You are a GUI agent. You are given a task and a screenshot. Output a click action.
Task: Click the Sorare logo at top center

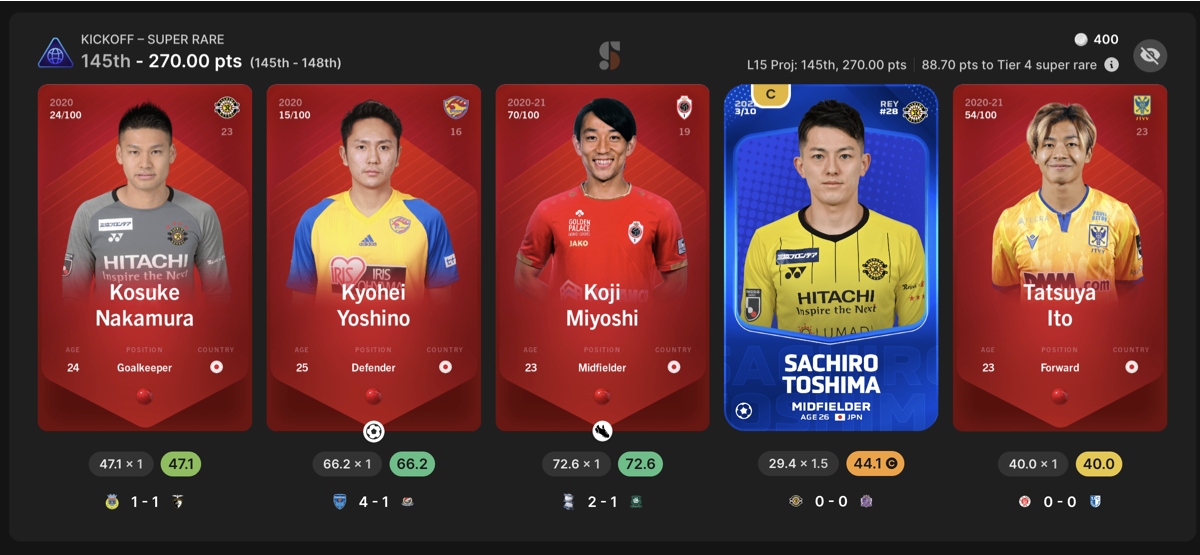point(610,56)
